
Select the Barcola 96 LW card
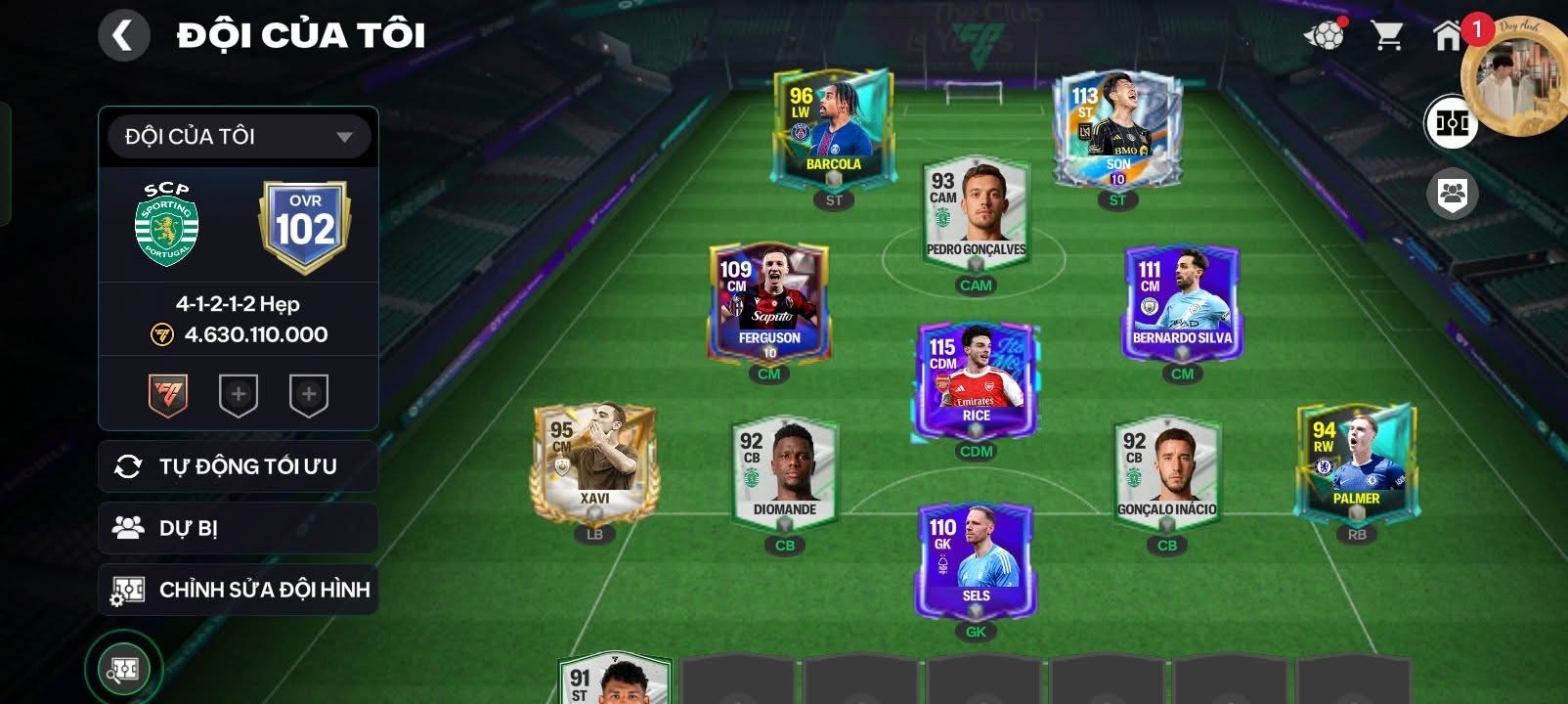[832, 129]
